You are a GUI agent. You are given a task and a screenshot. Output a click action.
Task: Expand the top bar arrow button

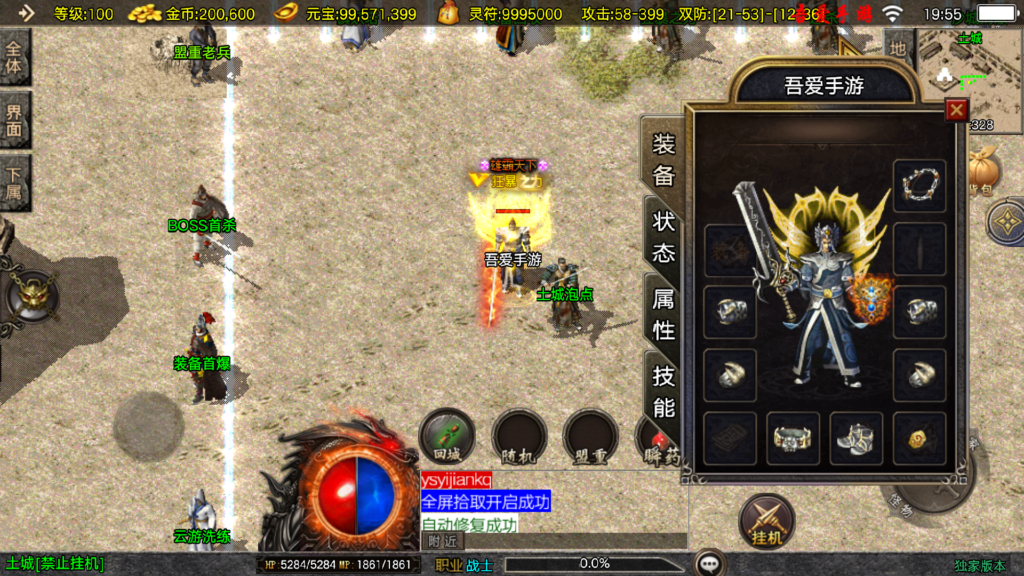pos(25,14)
